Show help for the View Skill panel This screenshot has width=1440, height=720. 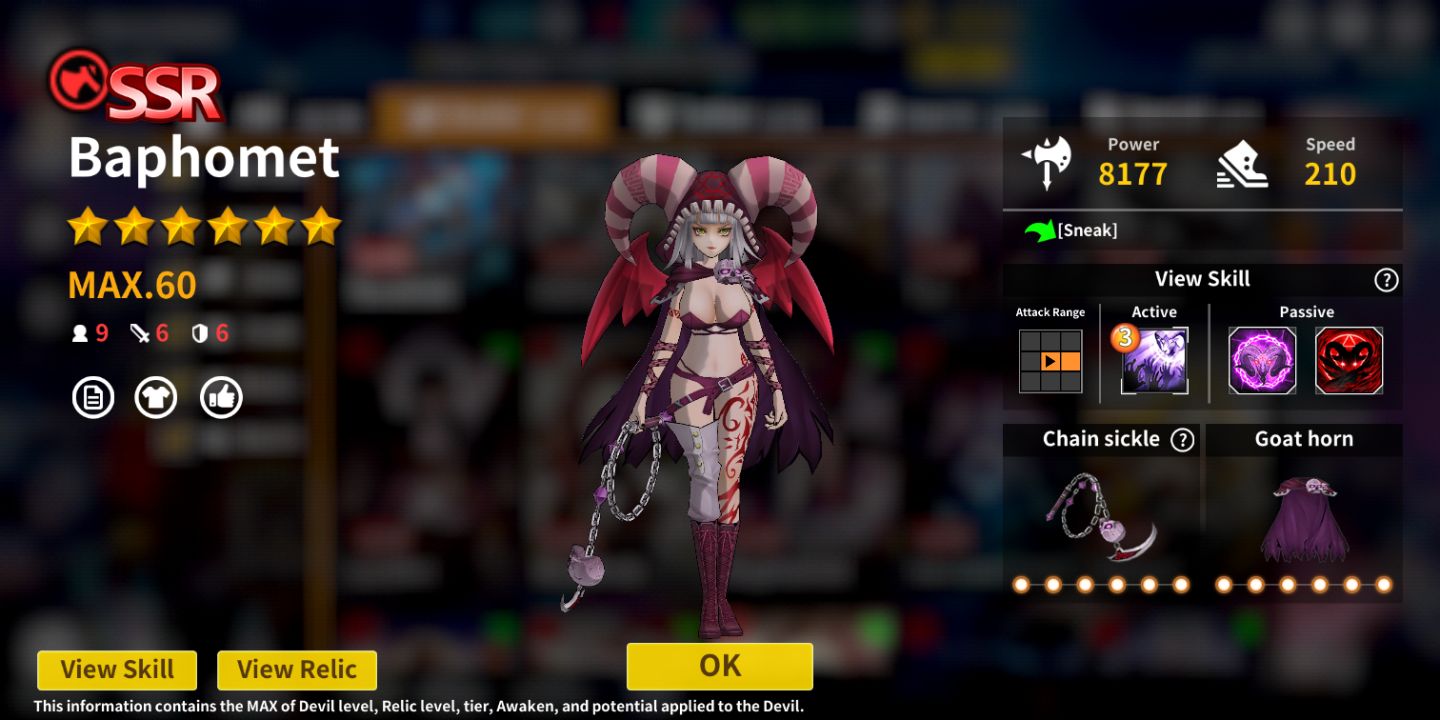click(x=1386, y=280)
